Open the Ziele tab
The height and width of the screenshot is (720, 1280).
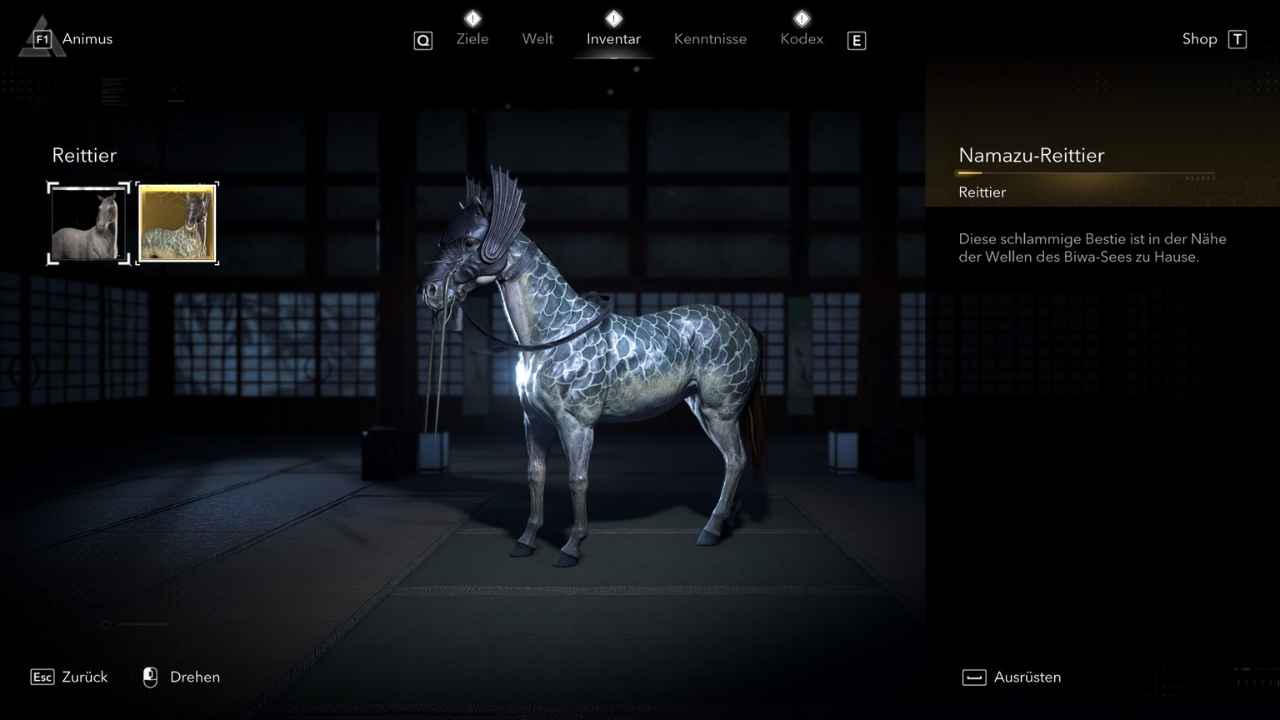click(x=472, y=39)
